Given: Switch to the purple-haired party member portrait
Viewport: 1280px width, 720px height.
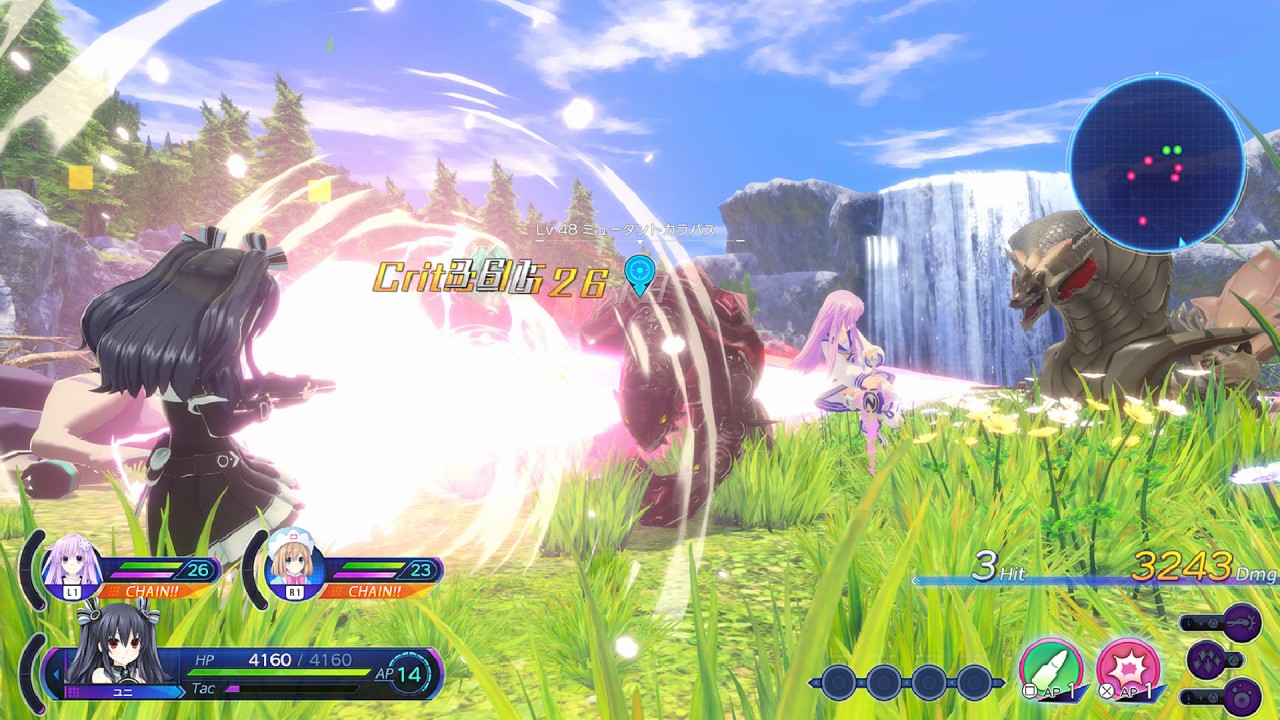Looking at the screenshot, I should [x=72, y=563].
